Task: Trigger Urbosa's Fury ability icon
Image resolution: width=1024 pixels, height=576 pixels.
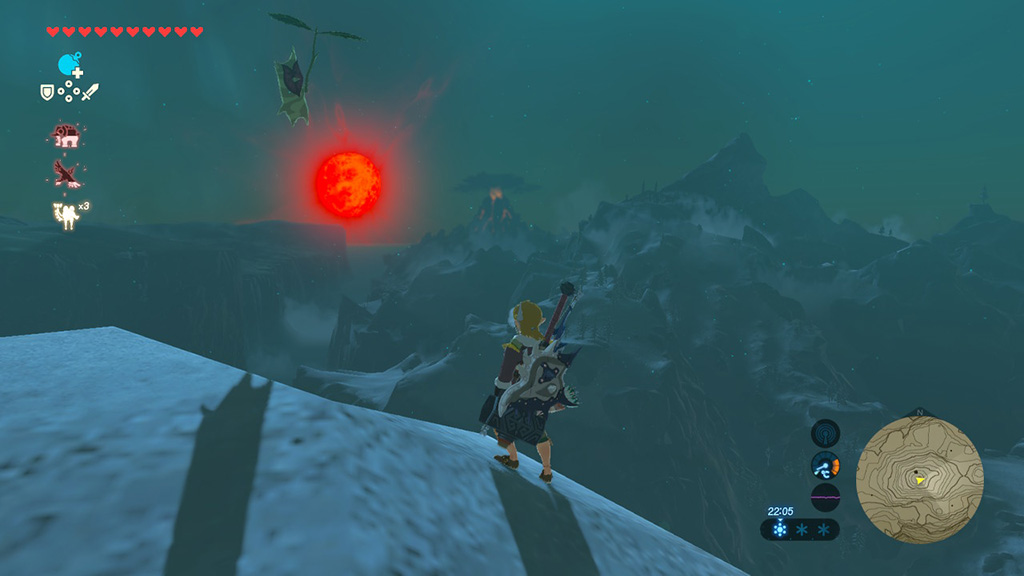Action: click(x=67, y=214)
